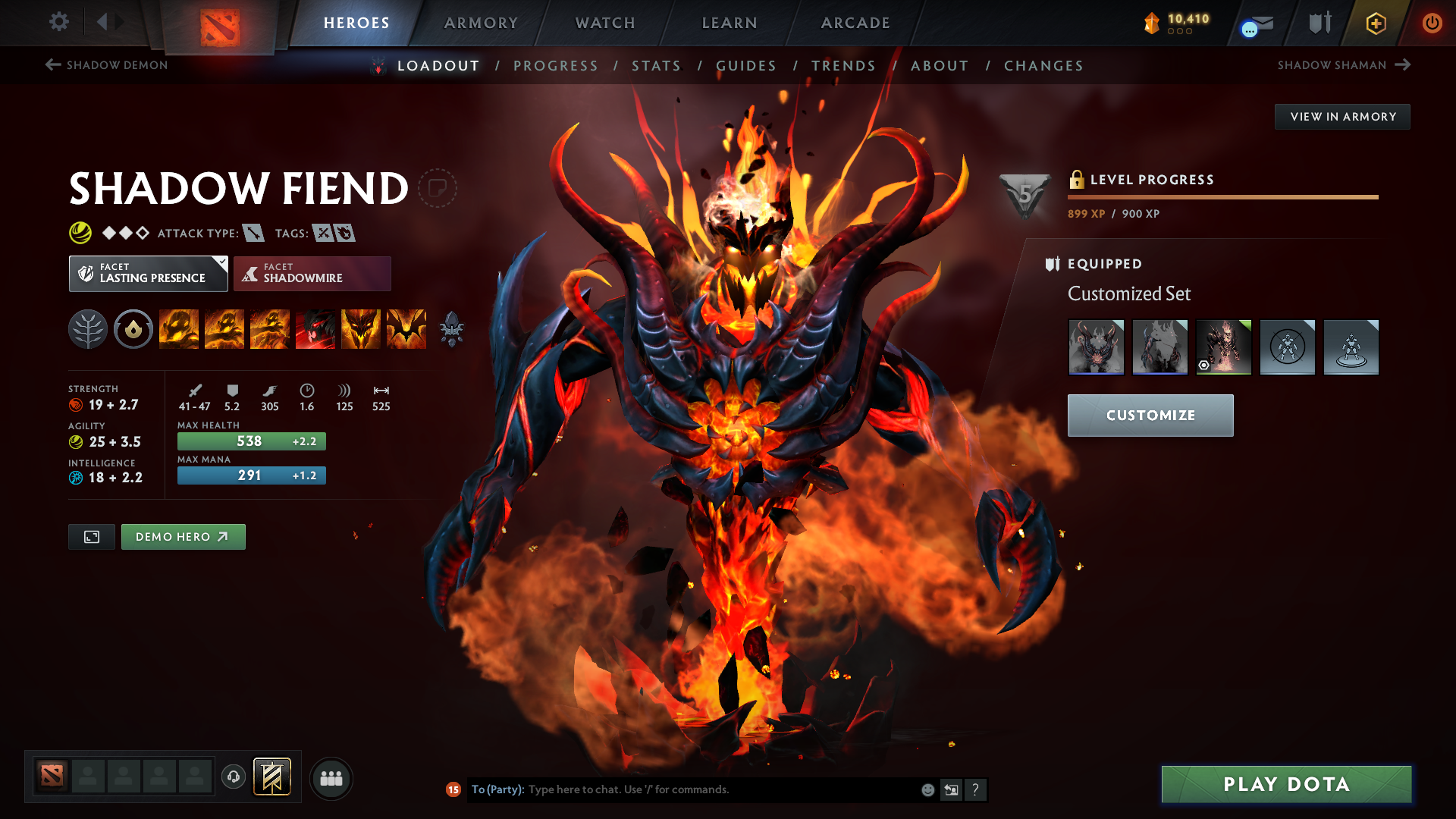Switch to the Shadowmire facet

click(x=312, y=273)
